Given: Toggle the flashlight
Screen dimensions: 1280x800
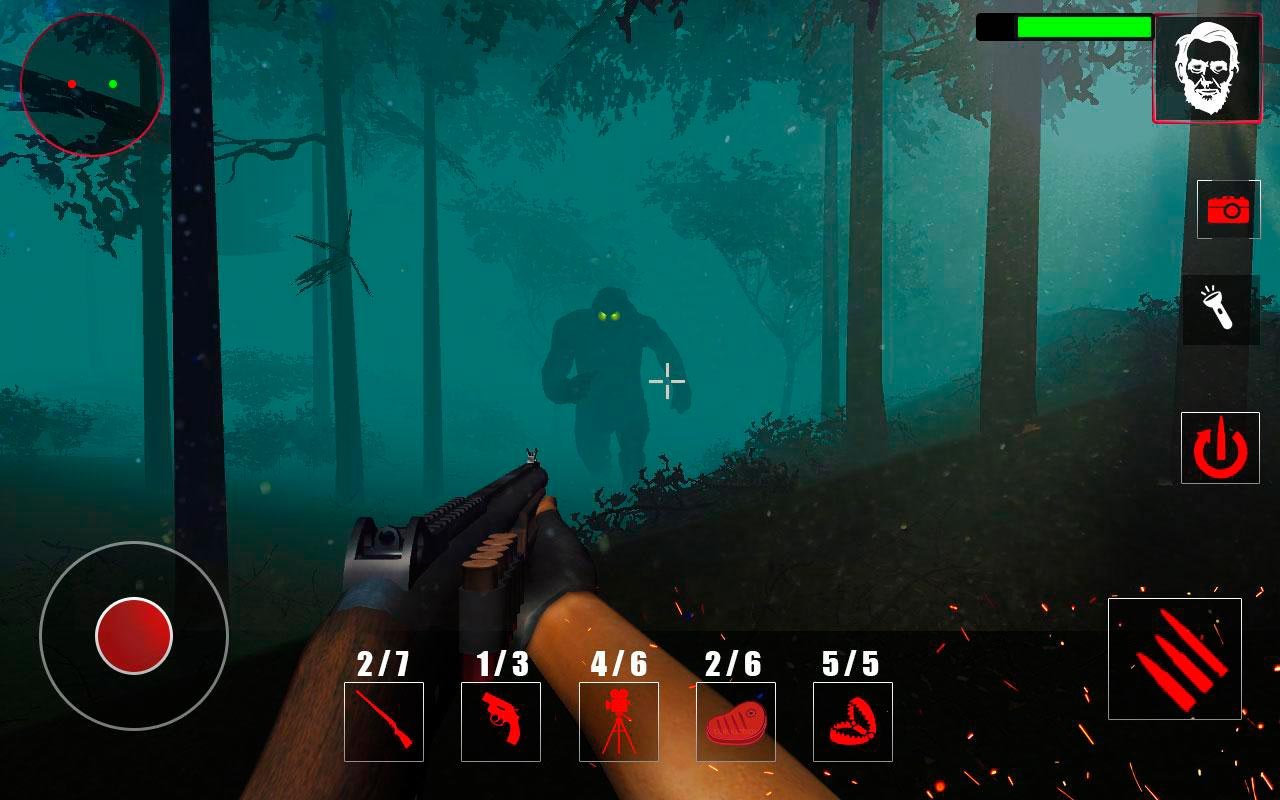Looking at the screenshot, I should pyautogui.click(x=1221, y=310).
